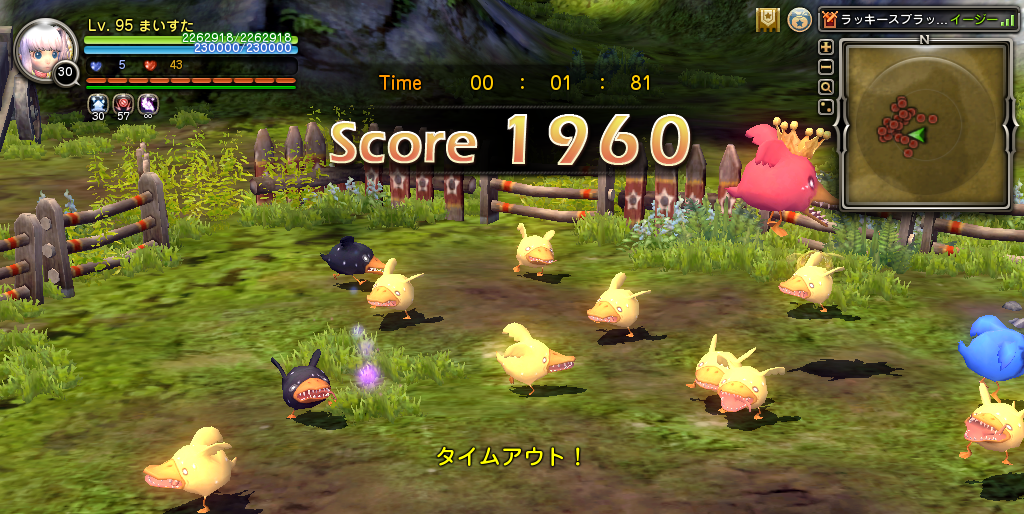Click the green player arrow on minimap
The height and width of the screenshot is (514, 1024).
[x=916, y=135]
